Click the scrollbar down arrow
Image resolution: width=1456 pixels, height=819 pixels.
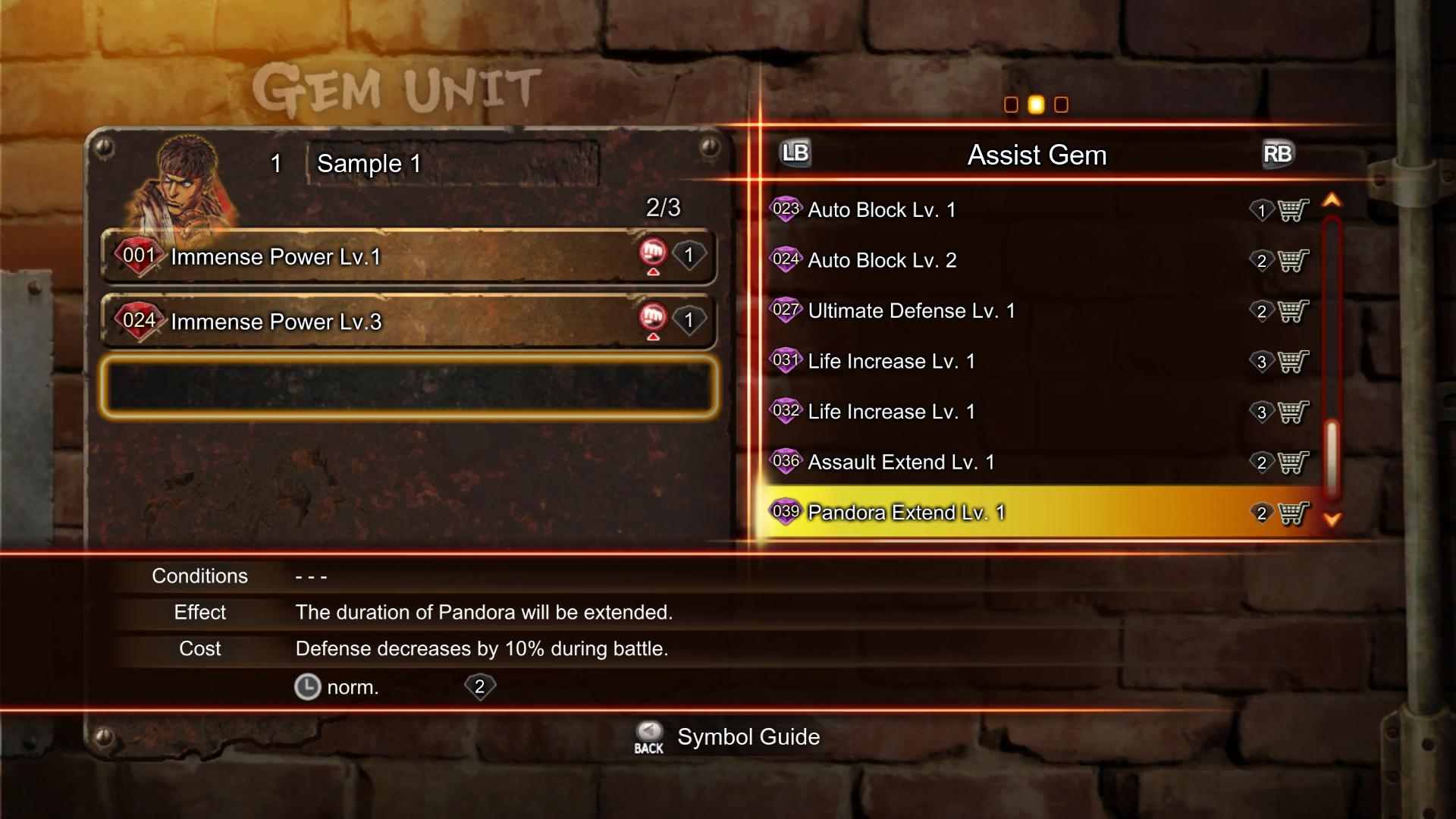(1333, 519)
